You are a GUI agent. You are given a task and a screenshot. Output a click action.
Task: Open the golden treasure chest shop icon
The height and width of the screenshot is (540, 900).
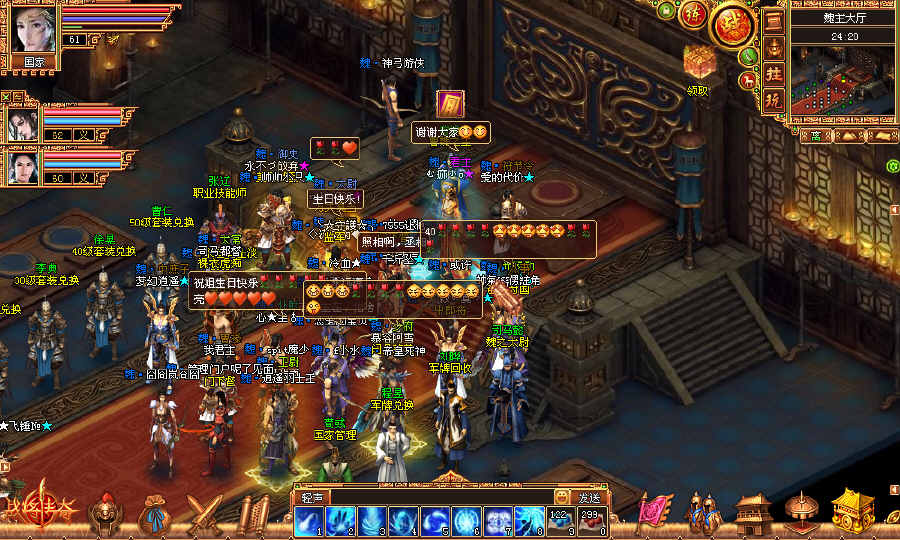point(852,510)
